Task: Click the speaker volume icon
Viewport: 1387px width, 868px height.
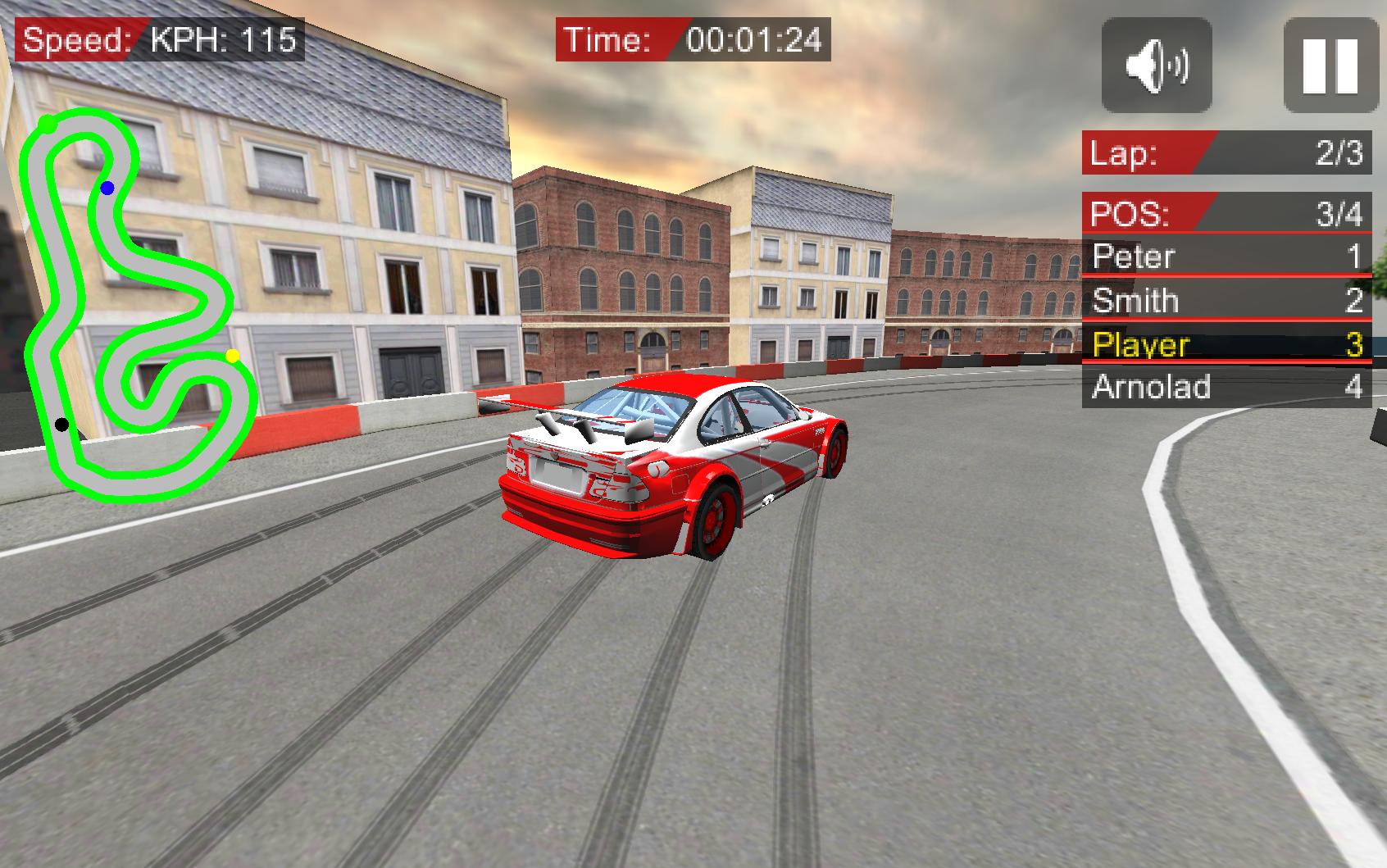Action: 1155,67
